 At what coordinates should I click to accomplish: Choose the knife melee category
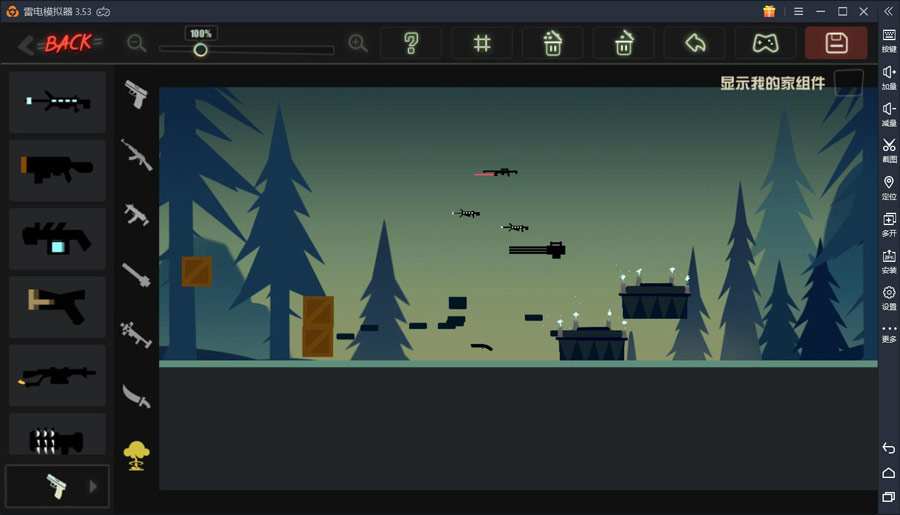coord(136,397)
